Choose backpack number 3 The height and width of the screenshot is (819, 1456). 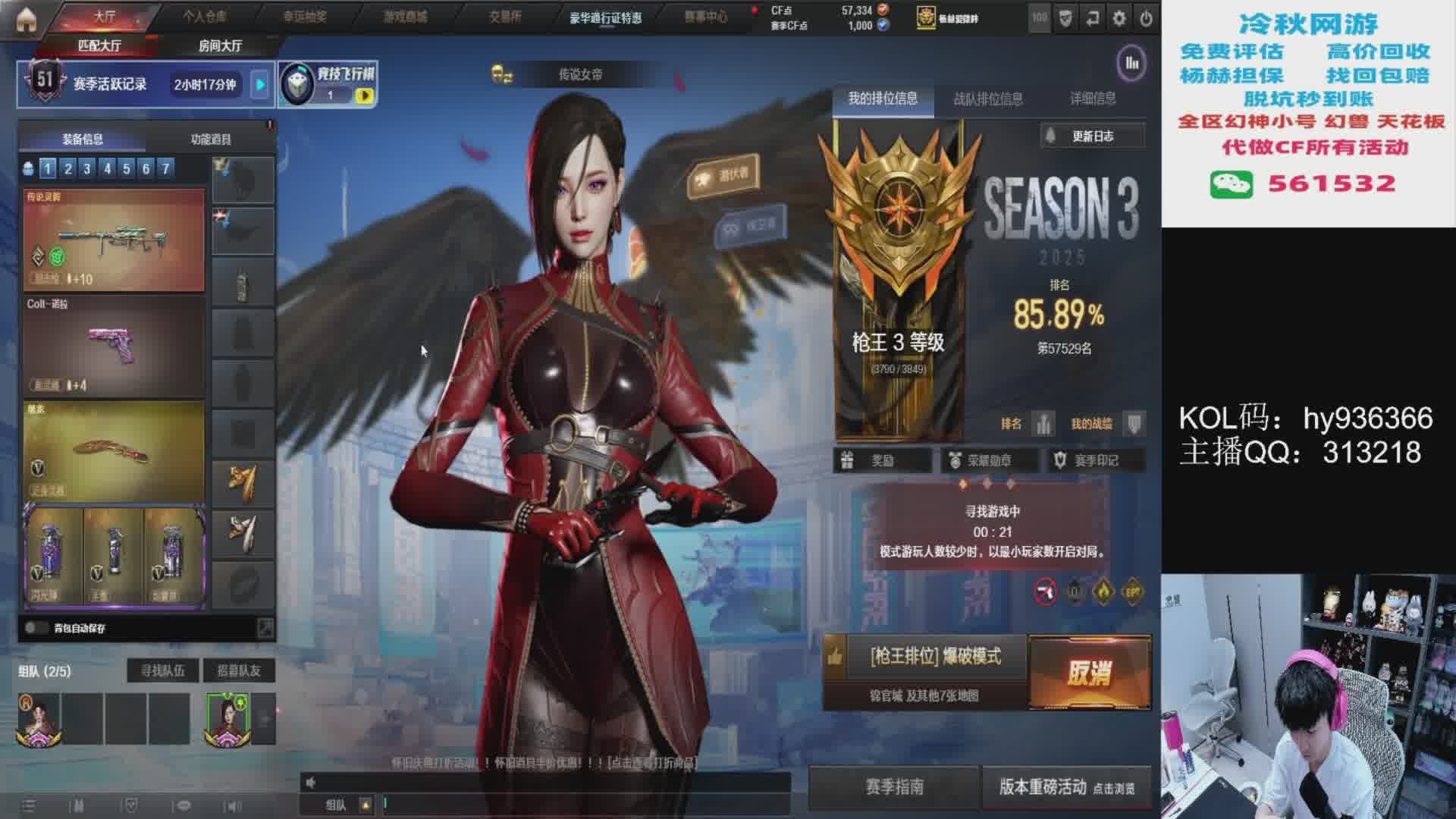(87, 168)
